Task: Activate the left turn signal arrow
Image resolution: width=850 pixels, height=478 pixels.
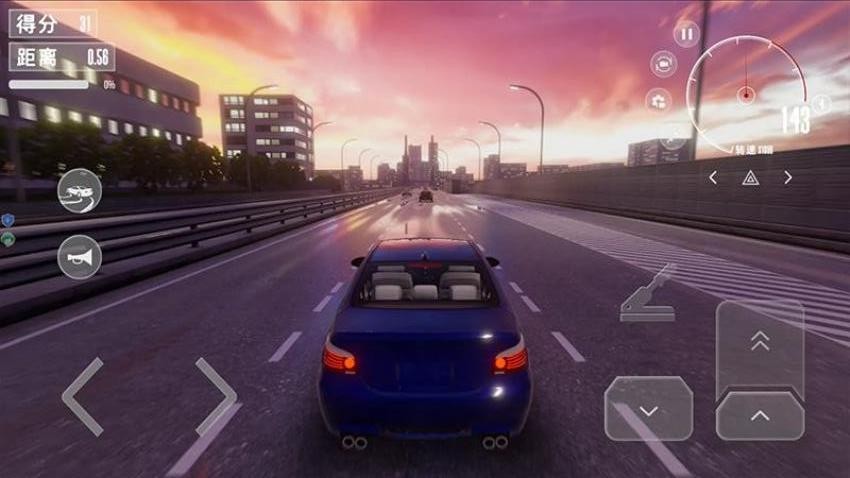Action: [x=713, y=178]
